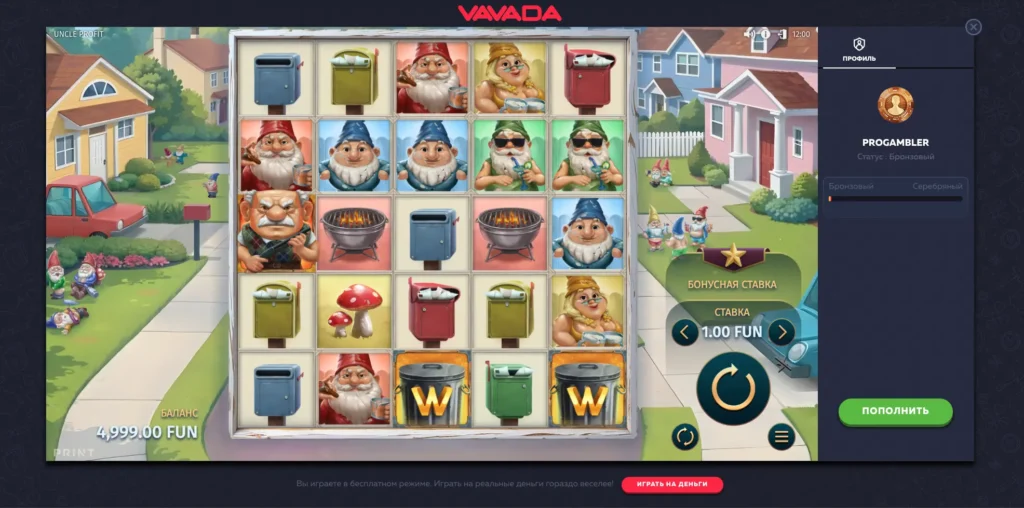Open the hamburger game menu
1024x508 pixels.
pyautogui.click(x=781, y=436)
